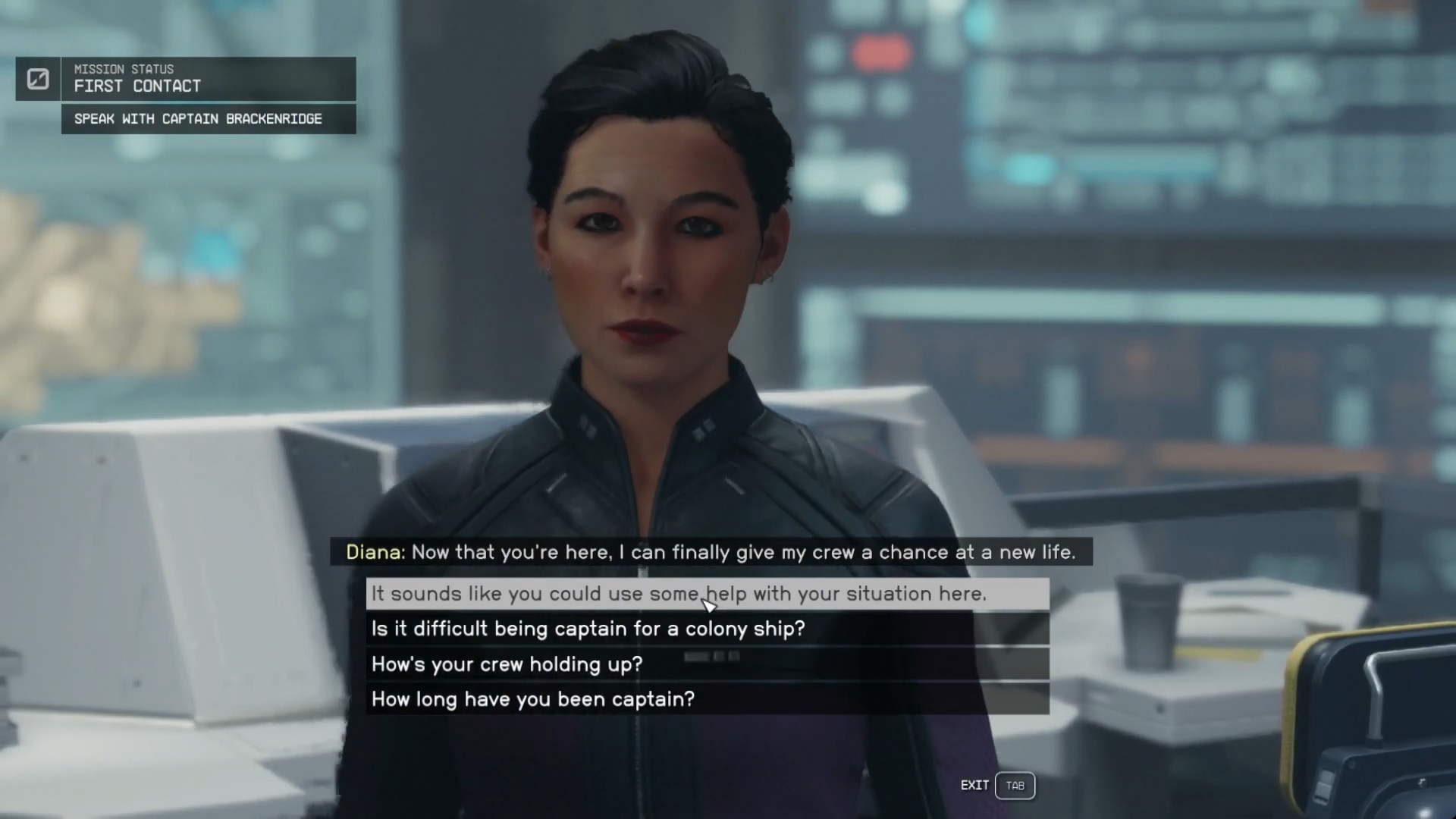Screen dimensions: 1456x819
Task: Click the EXIT label to leave the conversation
Action: pyautogui.click(x=974, y=786)
